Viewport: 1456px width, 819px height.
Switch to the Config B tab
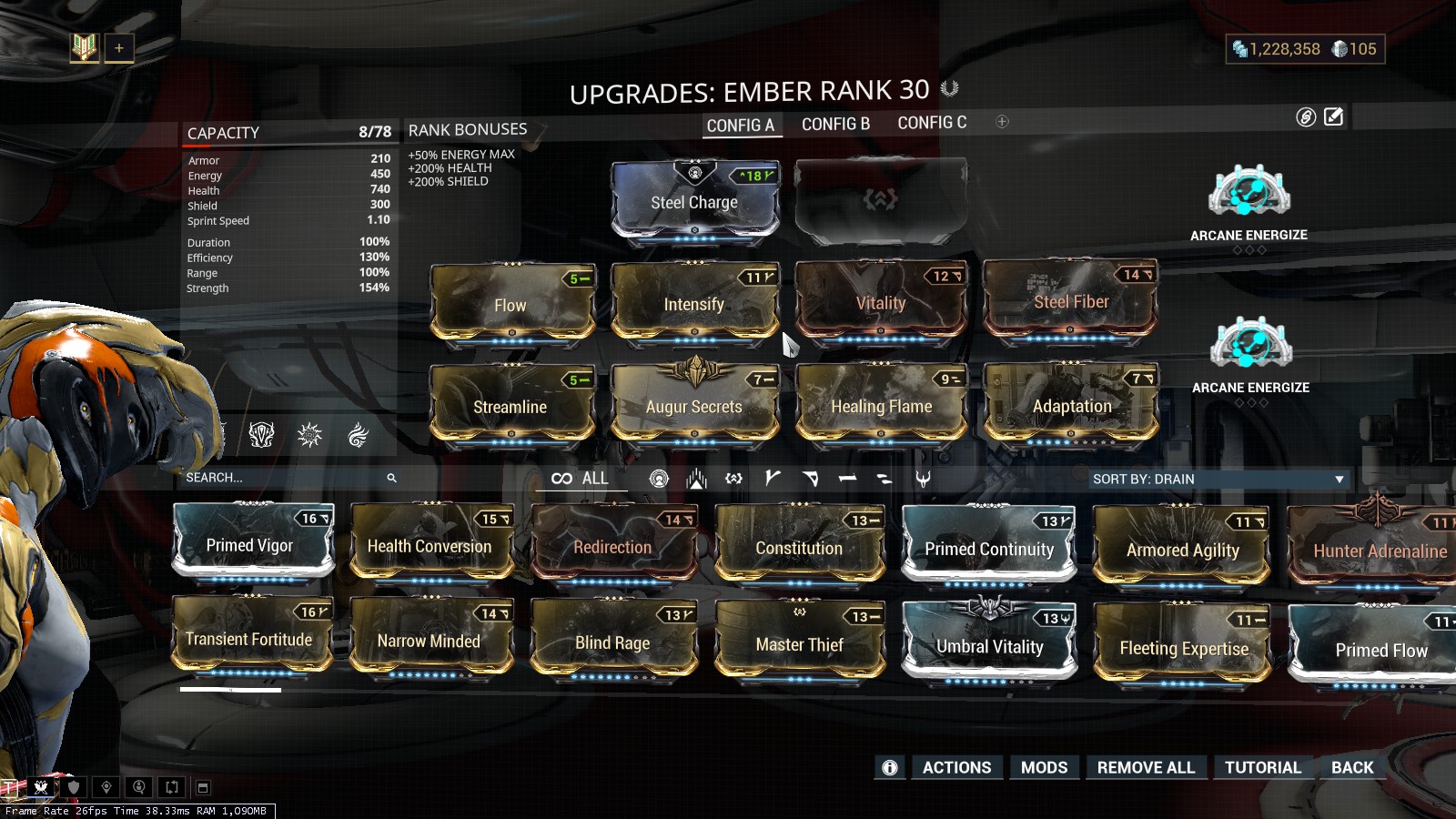click(834, 123)
